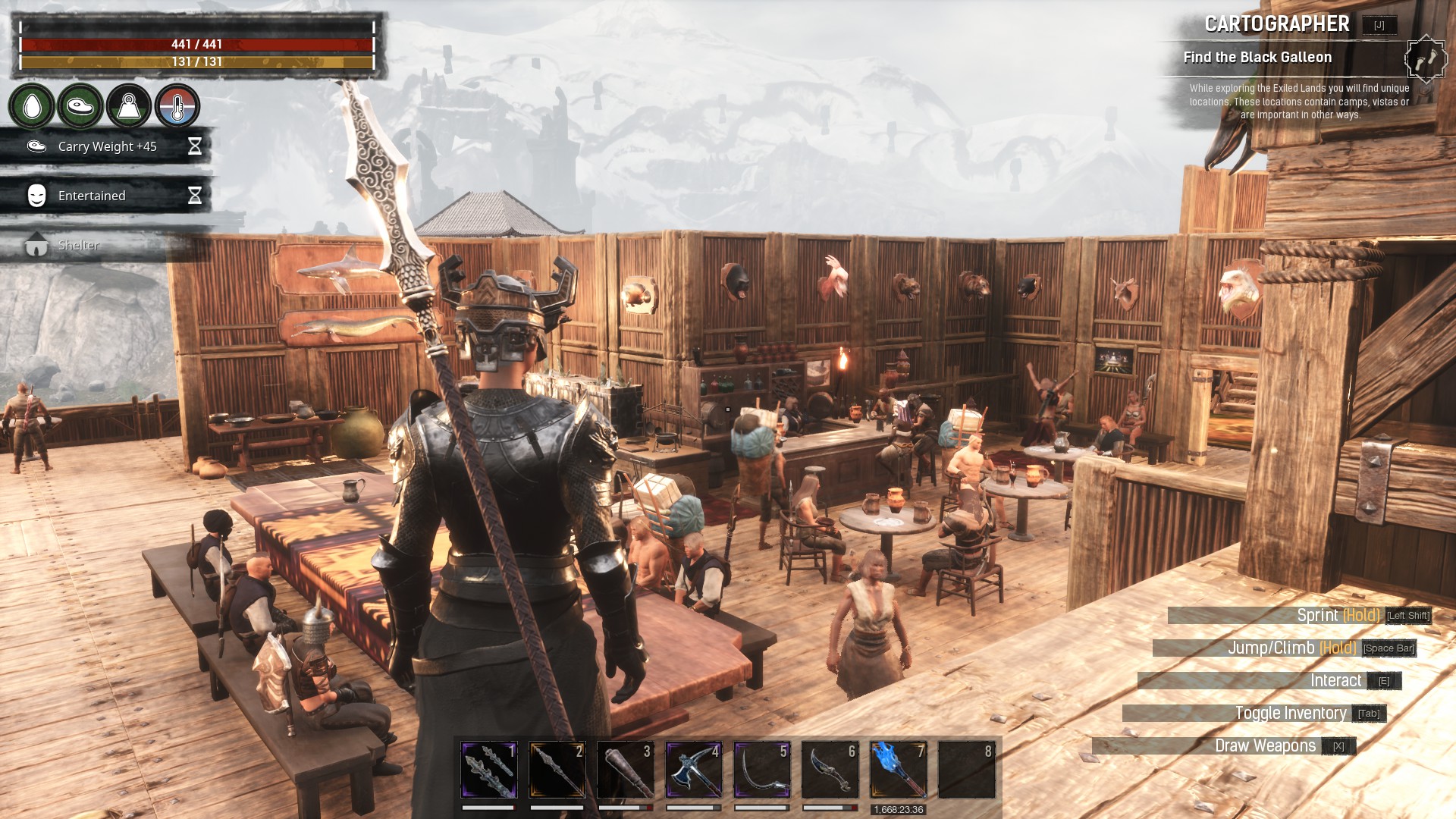Select the curved skinning knife in slot 6
1456x819 pixels.
point(830,770)
